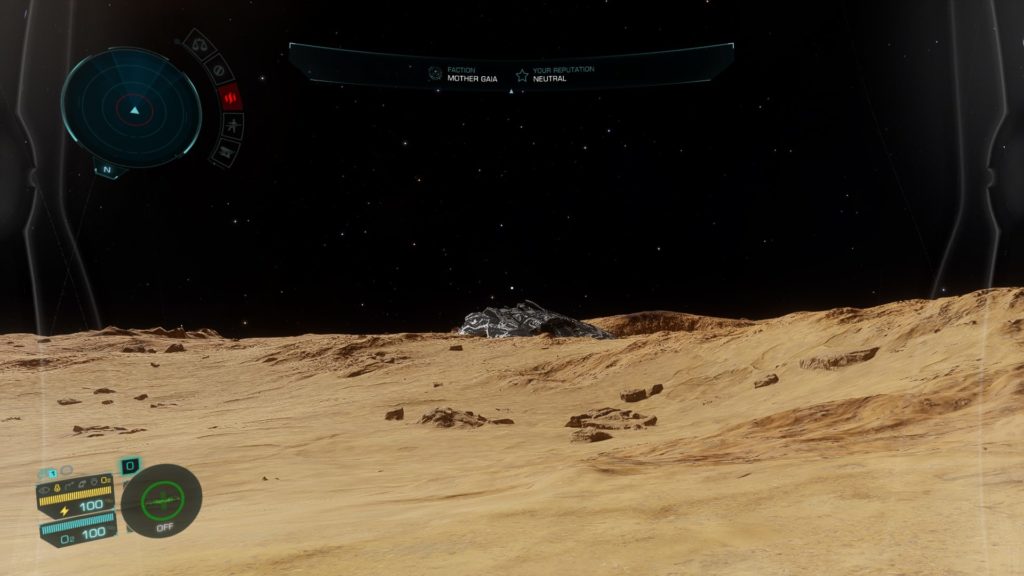Select the teal square counter above the dial

click(130, 466)
